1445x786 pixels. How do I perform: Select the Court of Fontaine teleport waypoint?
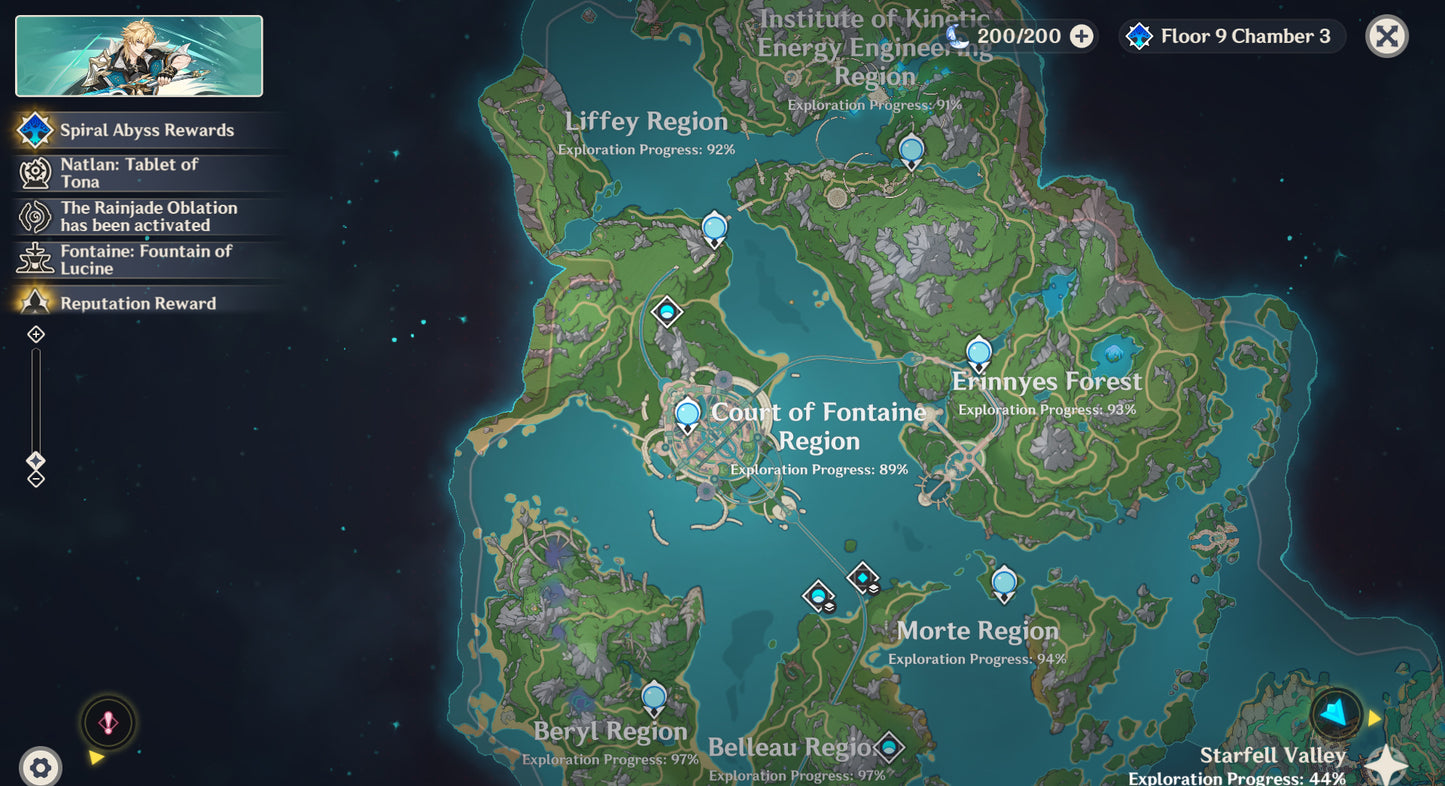tap(687, 414)
